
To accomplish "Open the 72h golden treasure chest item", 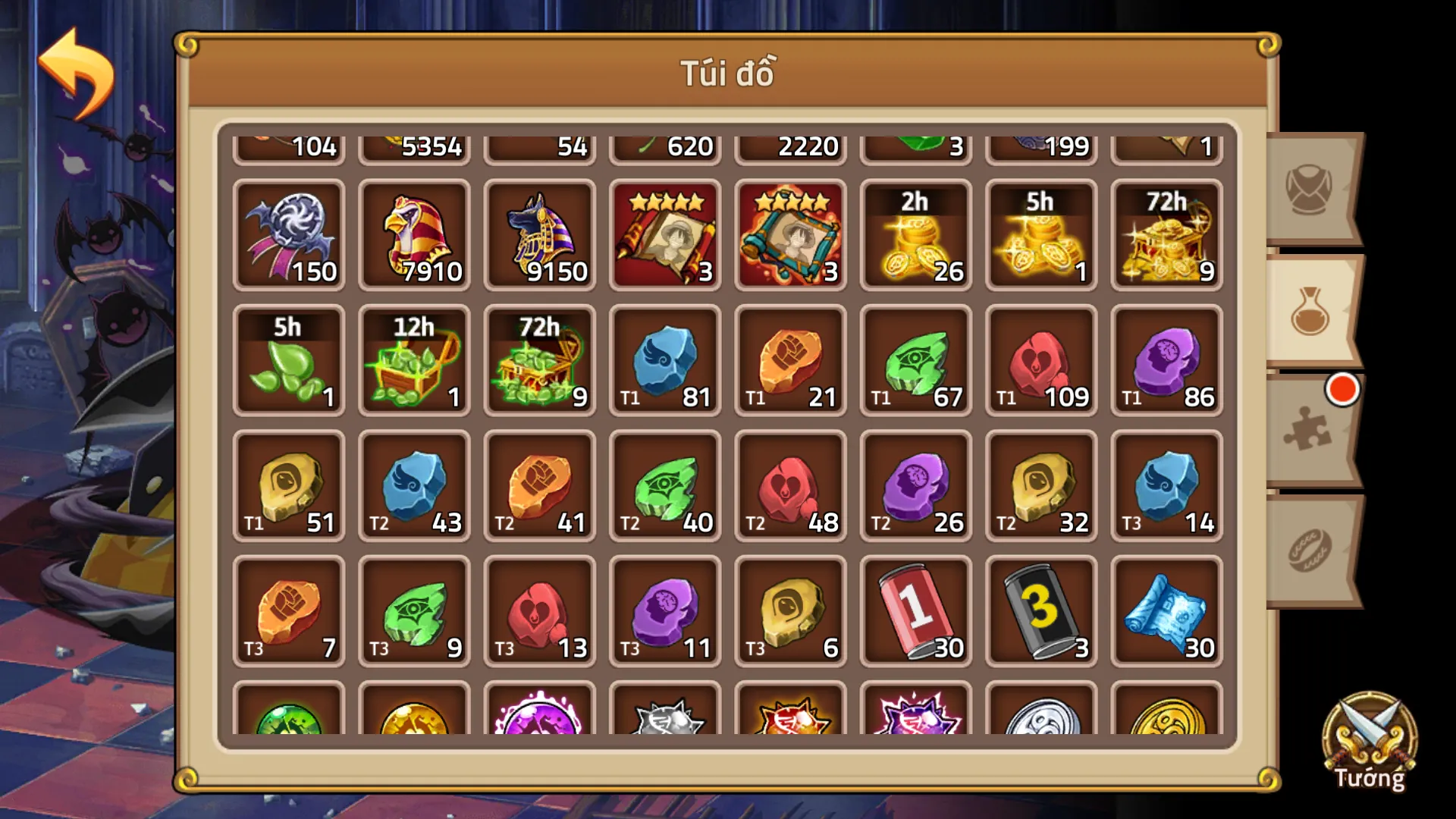I will pyautogui.click(x=1166, y=235).
